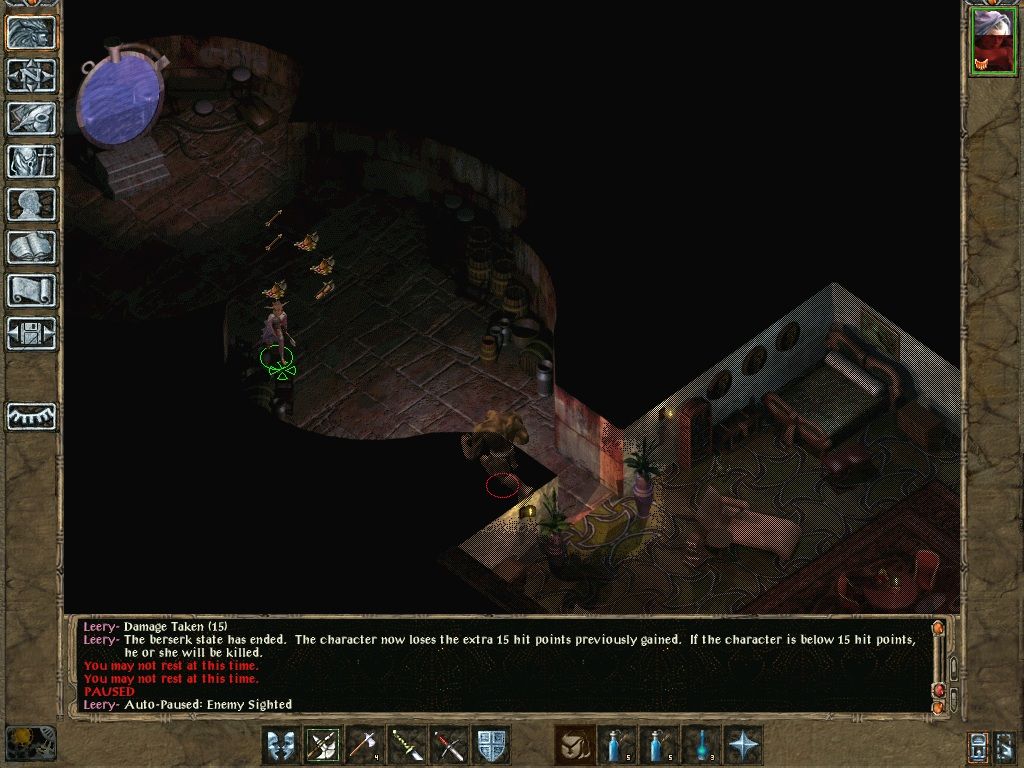Open the inventory screen button
Viewport: 1024px width, 768px height.
[32, 161]
